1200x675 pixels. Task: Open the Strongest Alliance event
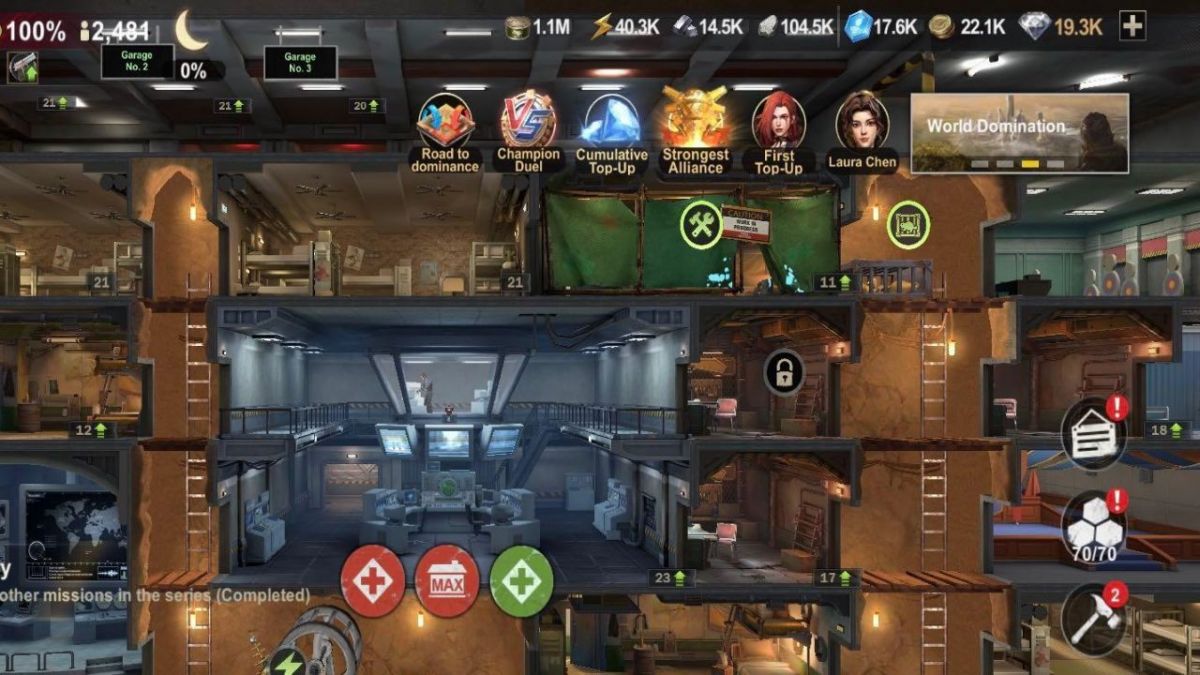(695, 120)
